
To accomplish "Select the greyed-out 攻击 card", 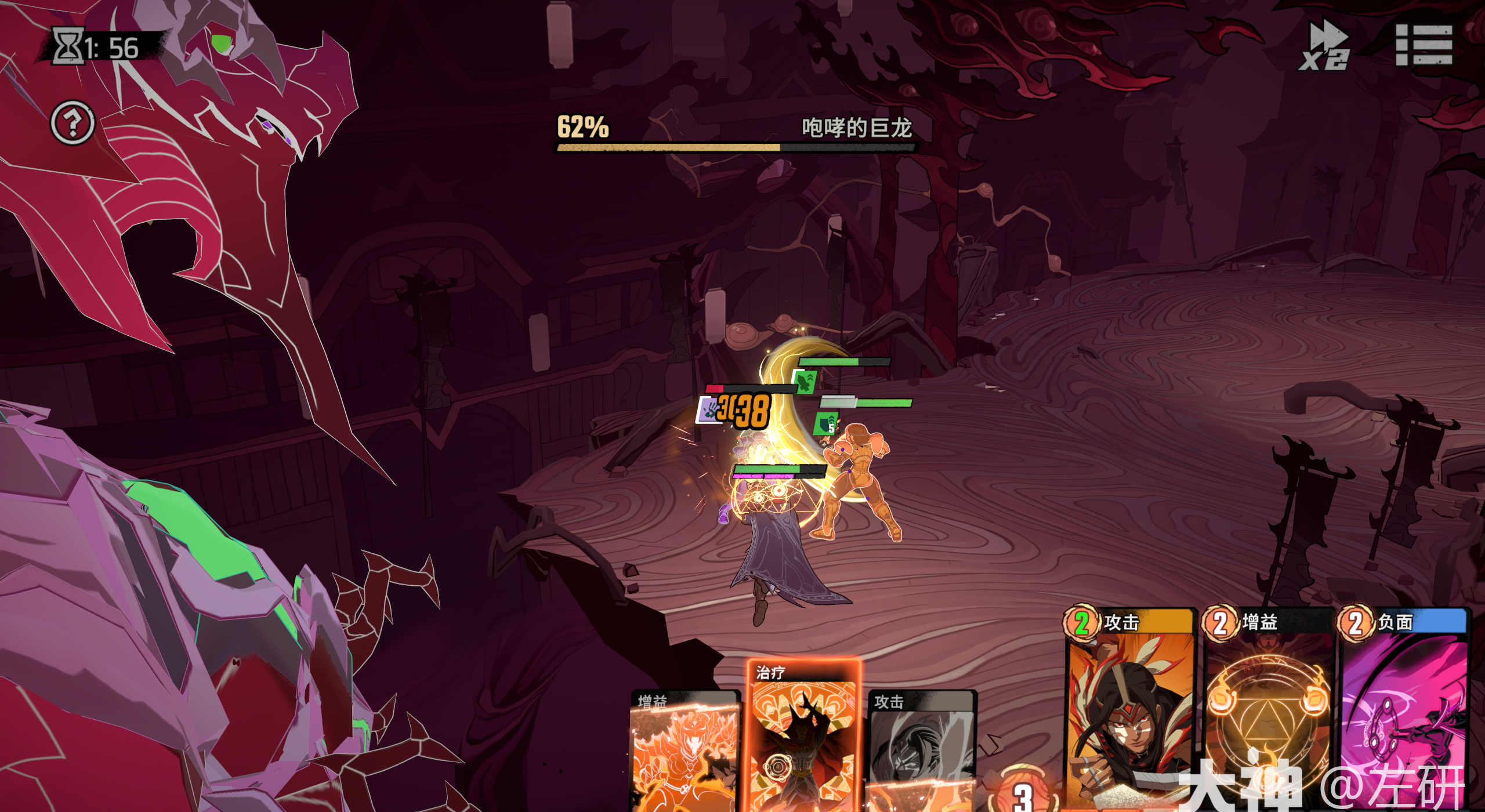I will click(922, 748).
